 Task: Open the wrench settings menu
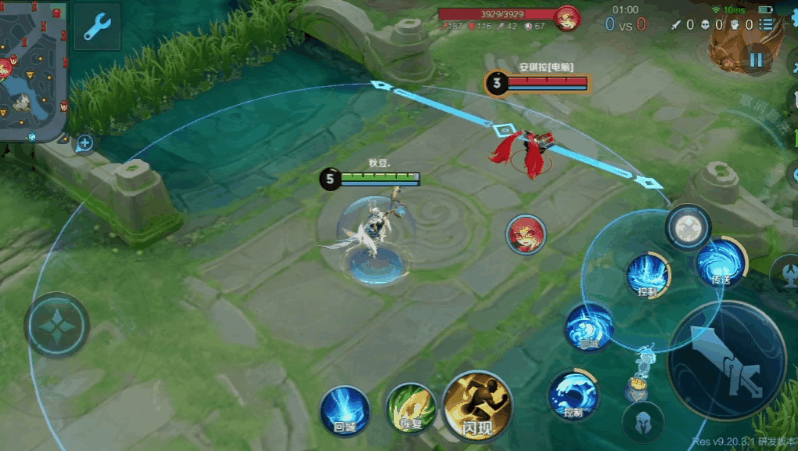96,27
